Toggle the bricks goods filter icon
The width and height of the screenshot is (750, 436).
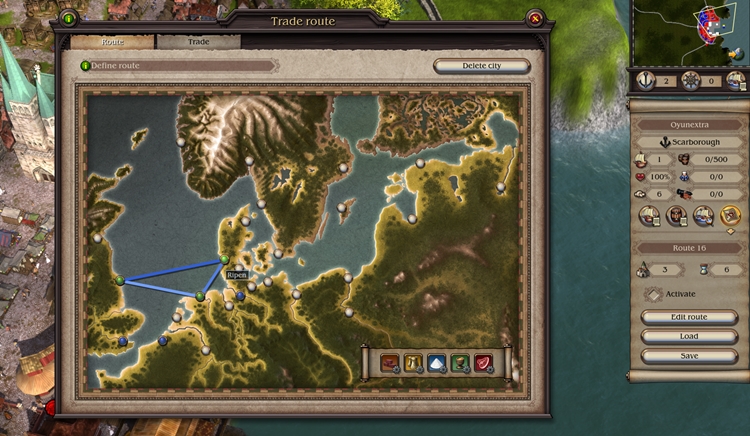[x=389, y=364]
